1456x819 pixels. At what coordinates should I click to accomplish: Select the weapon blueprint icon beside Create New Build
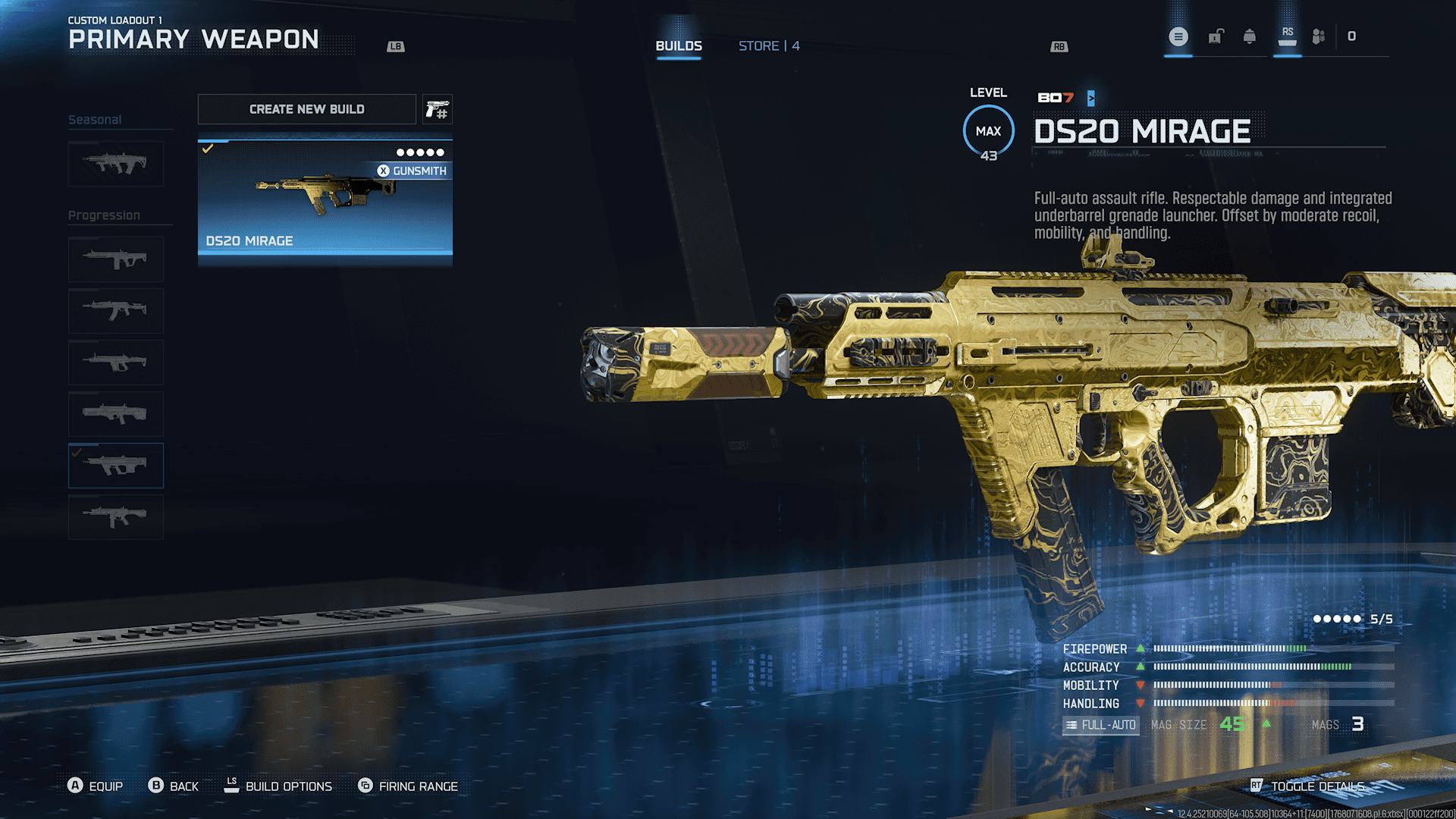(438, 108)
